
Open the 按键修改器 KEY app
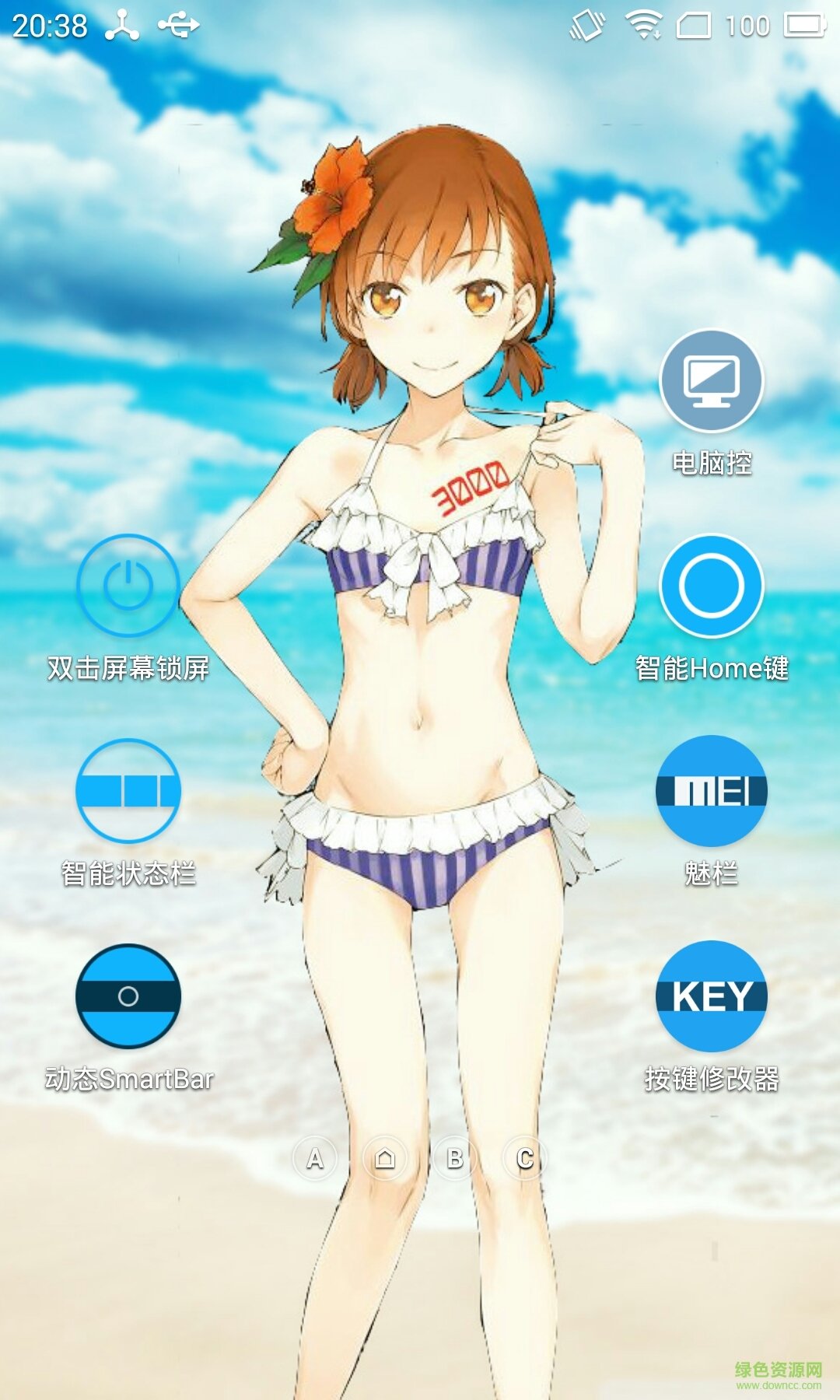[x=711, y=996]
